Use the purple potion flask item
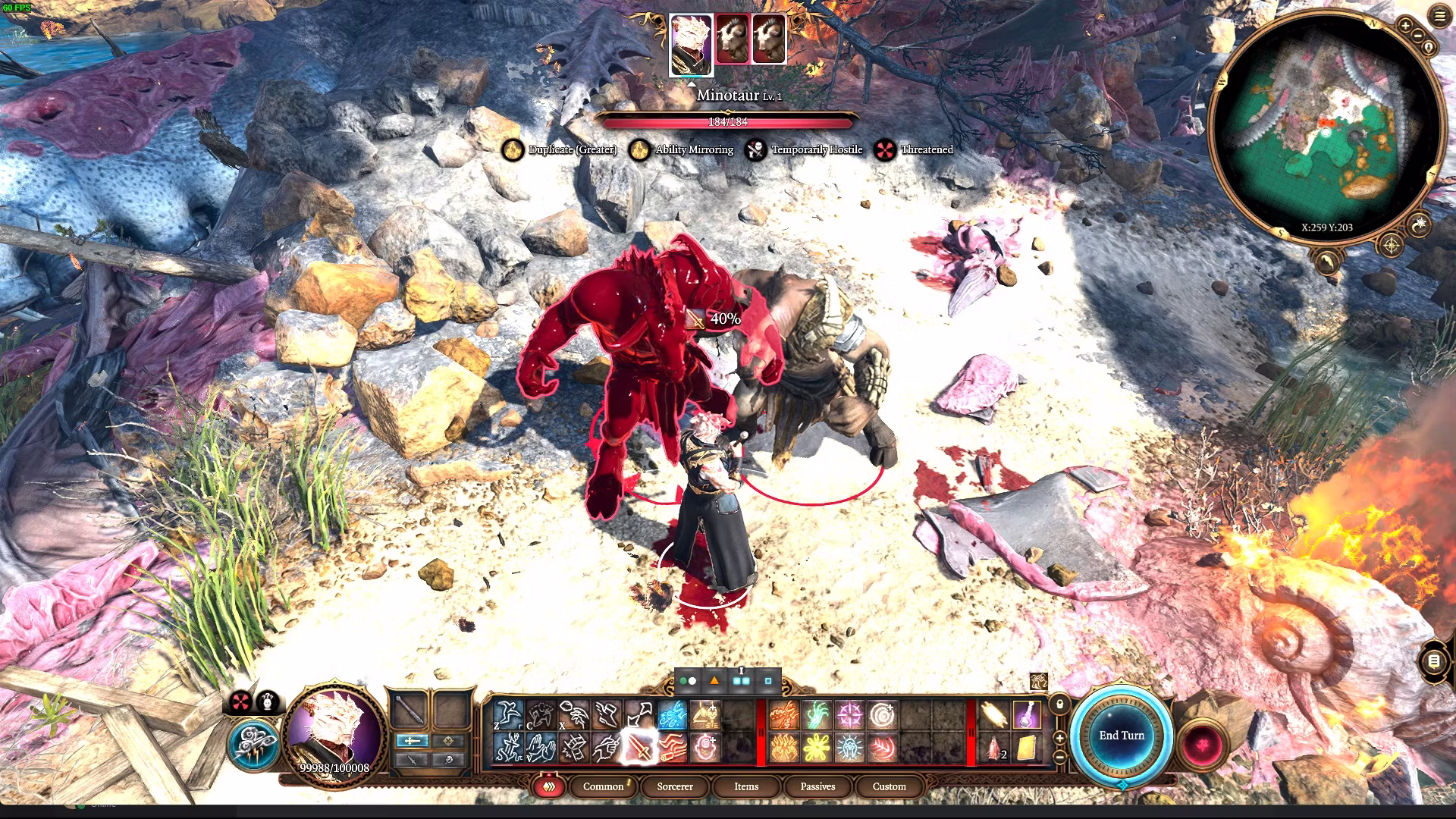 pyautogui.click(x=1026, y=714)
